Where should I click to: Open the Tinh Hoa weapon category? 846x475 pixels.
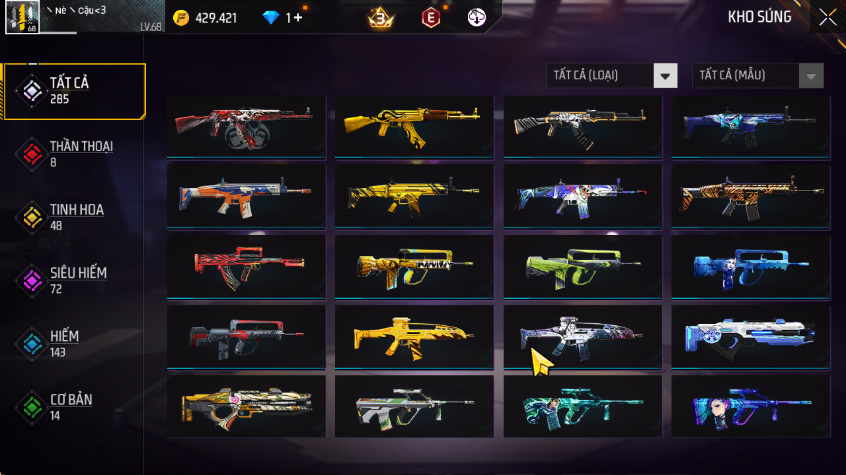click(x=74, y=216)
